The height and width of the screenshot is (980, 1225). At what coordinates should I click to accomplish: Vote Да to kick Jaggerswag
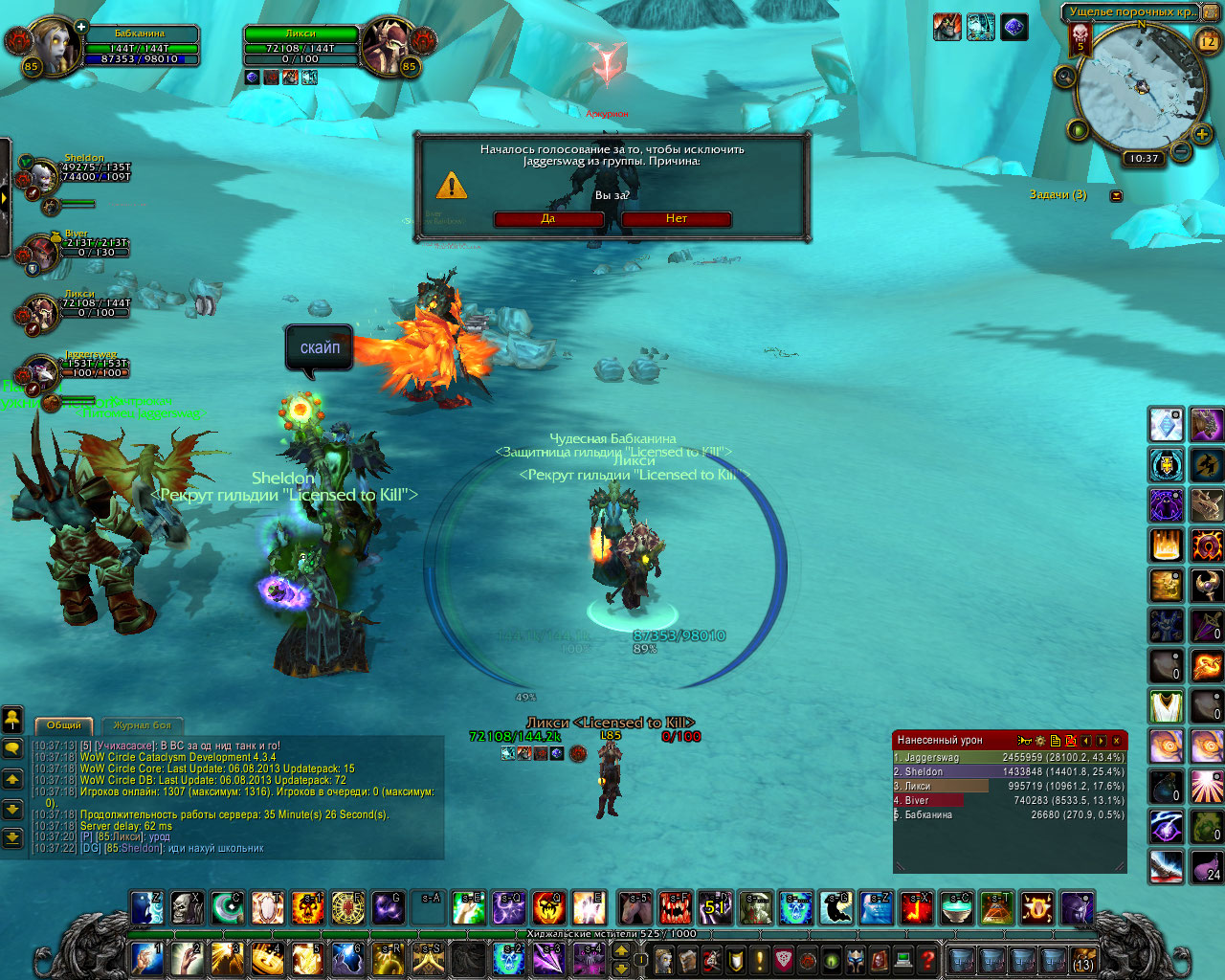[548, 219]
